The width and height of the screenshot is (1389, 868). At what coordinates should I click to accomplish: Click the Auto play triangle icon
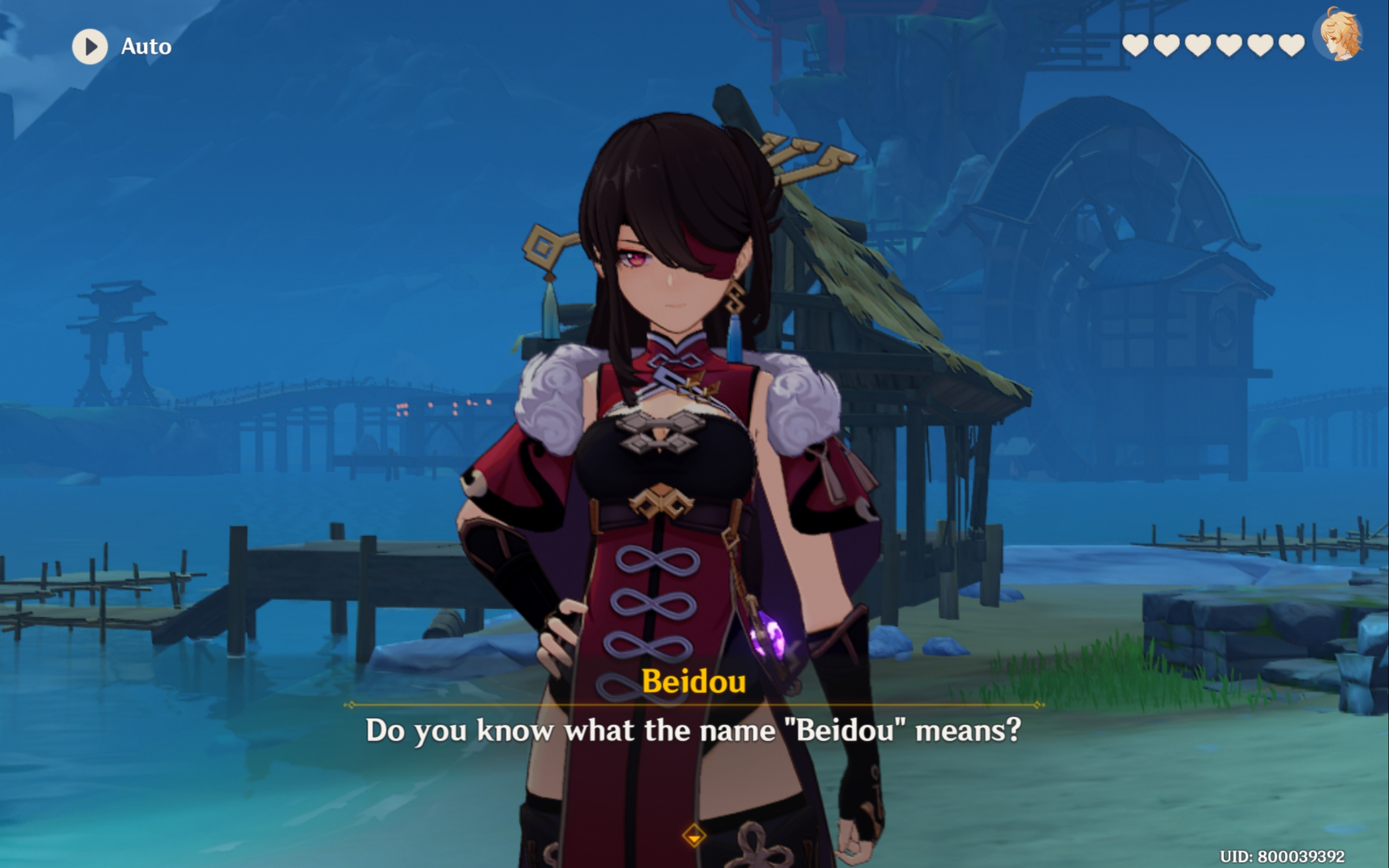pyautogui.click(x=91, y=47)
